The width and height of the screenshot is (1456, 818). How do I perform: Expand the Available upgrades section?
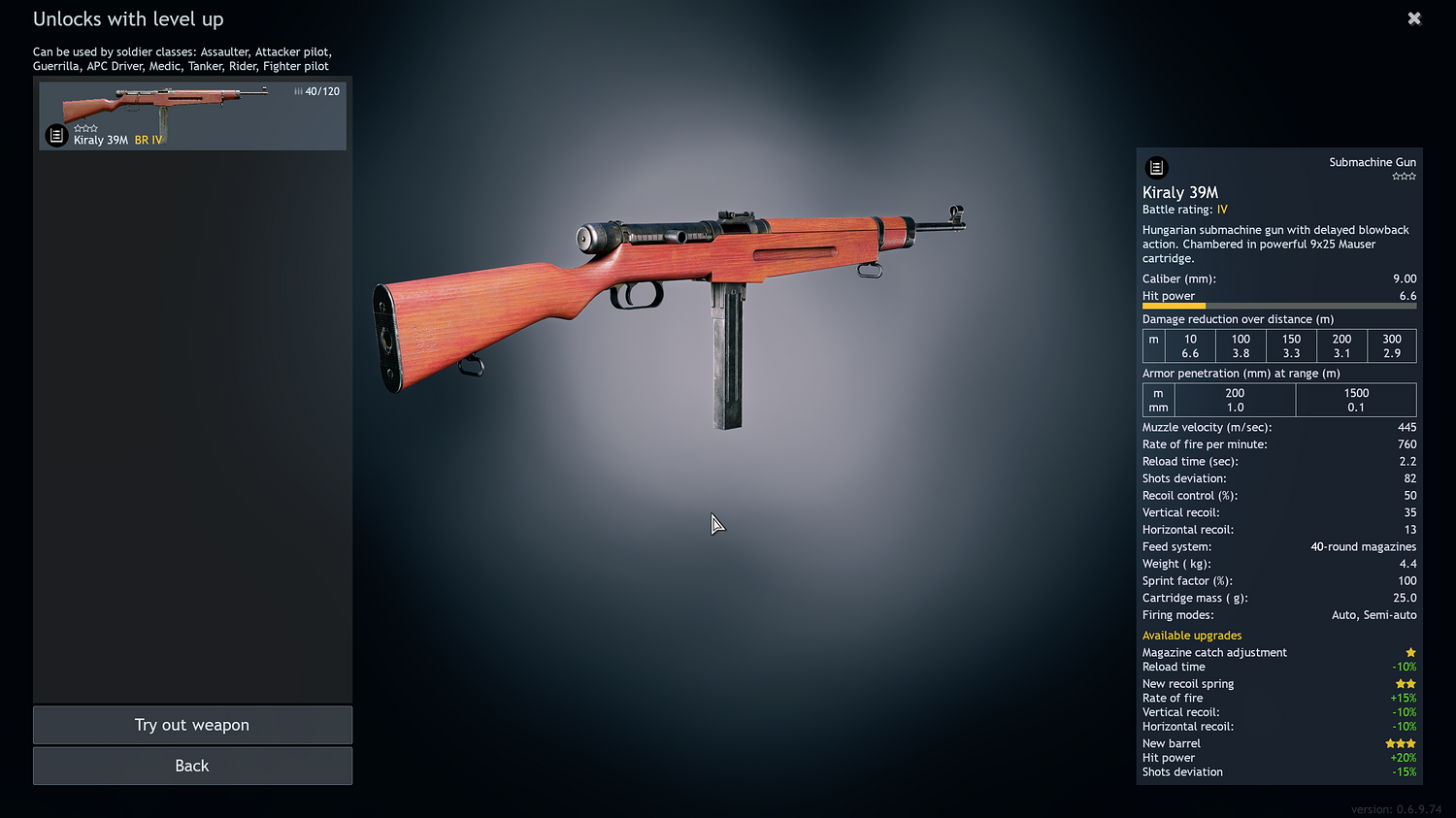[1192, 635]
